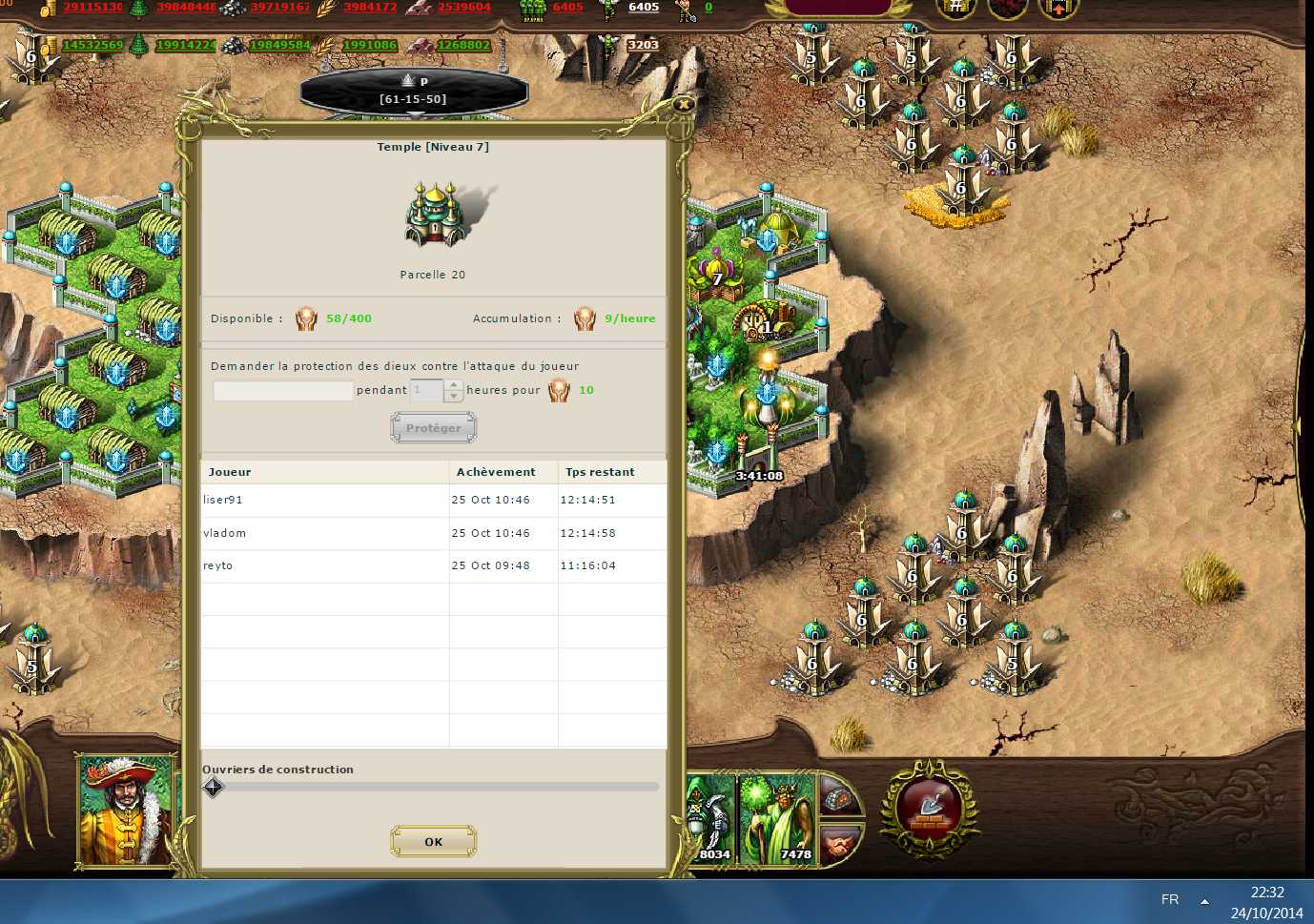Click the castle with orange arrow icon
This screenshot has width=1314, height=924.
tap(1057, 10)
